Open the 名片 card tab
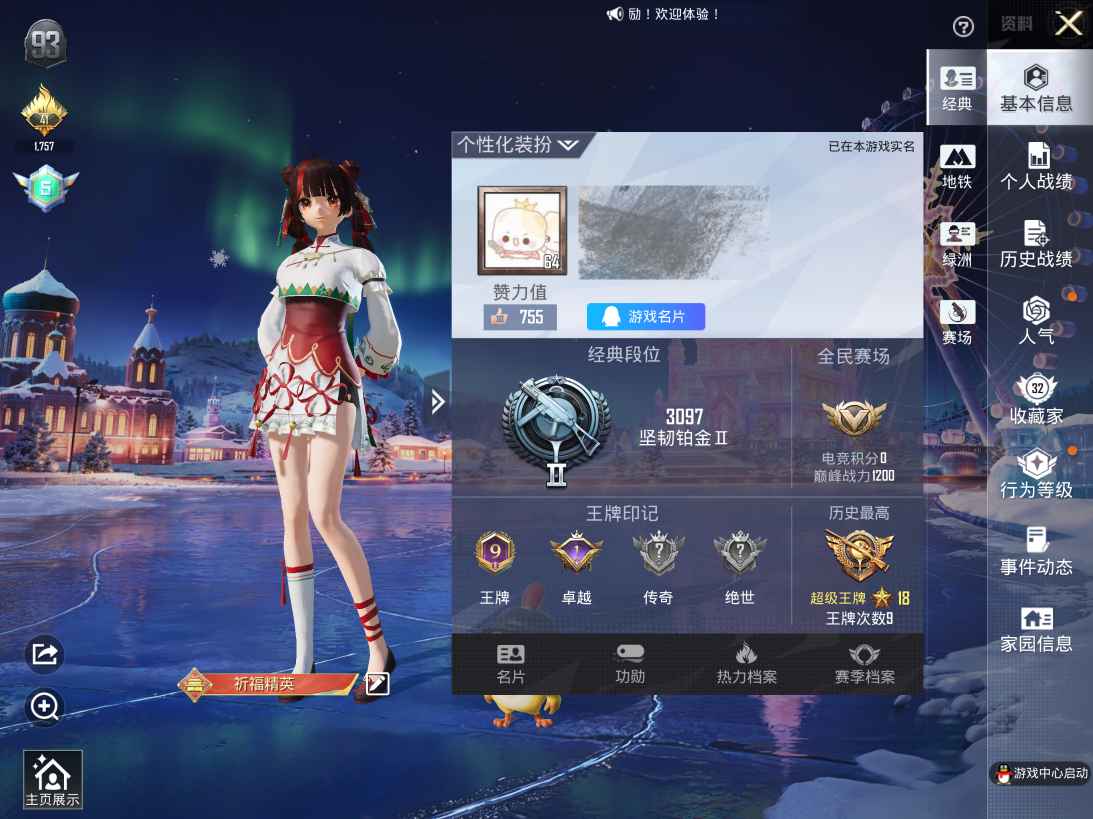 [x=511, y=665]
